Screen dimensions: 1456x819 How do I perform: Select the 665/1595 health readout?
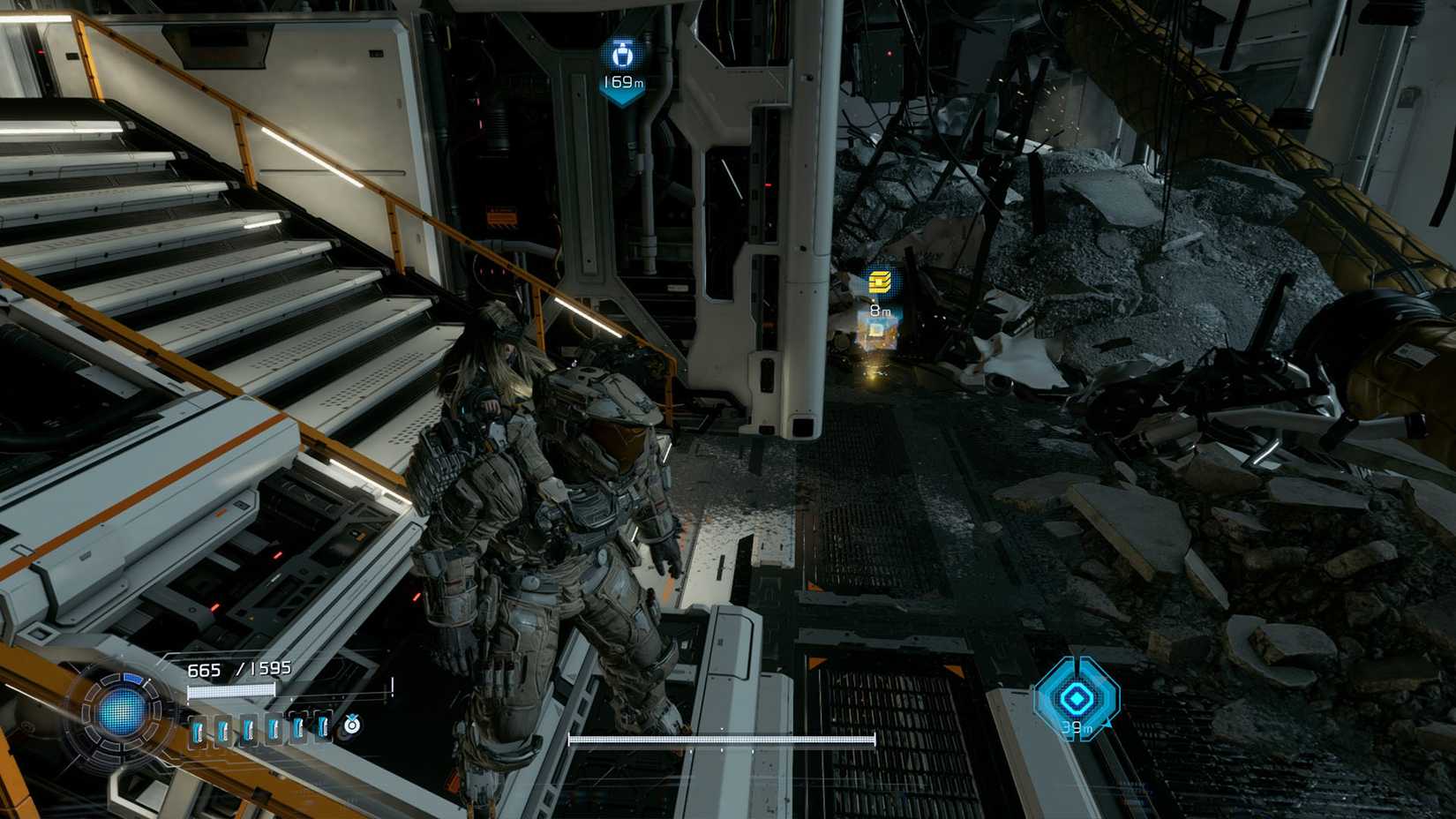click(239, 669)
